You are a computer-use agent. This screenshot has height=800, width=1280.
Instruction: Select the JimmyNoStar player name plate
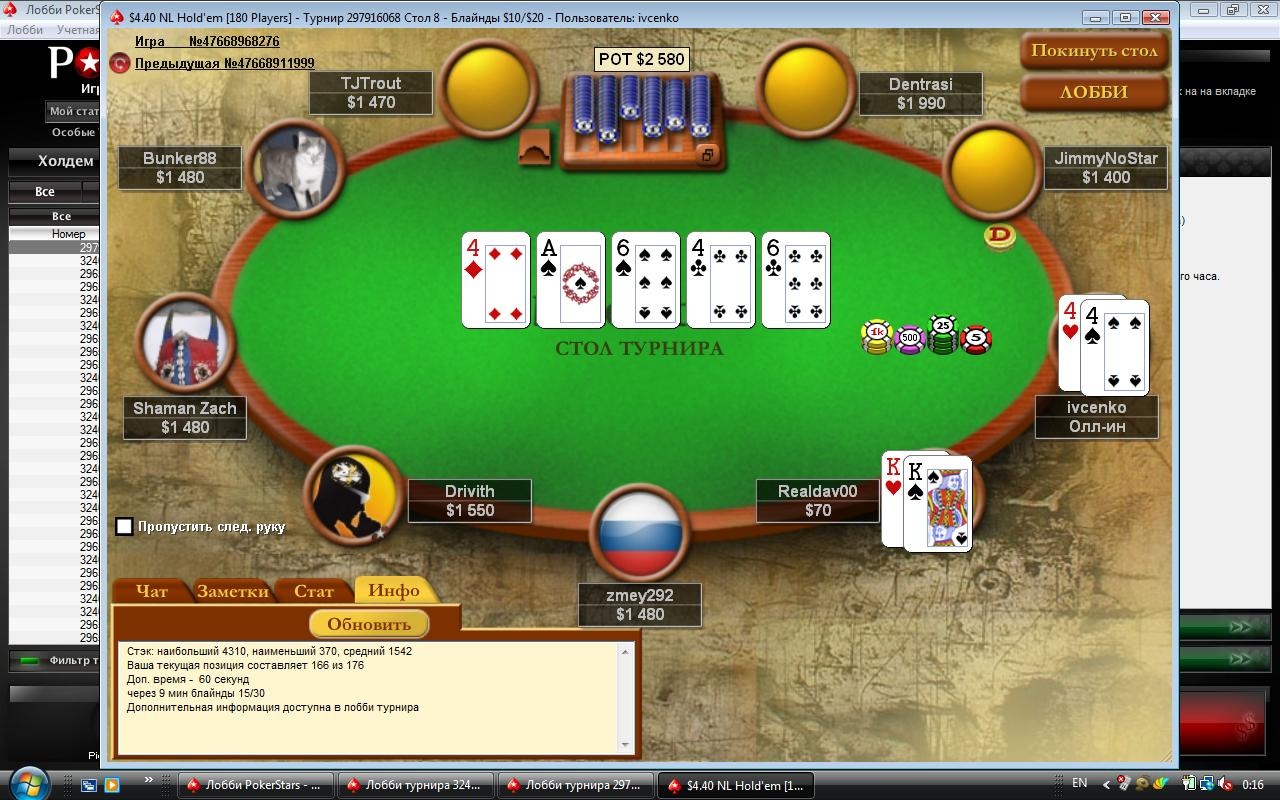[x=1105, y=168]
